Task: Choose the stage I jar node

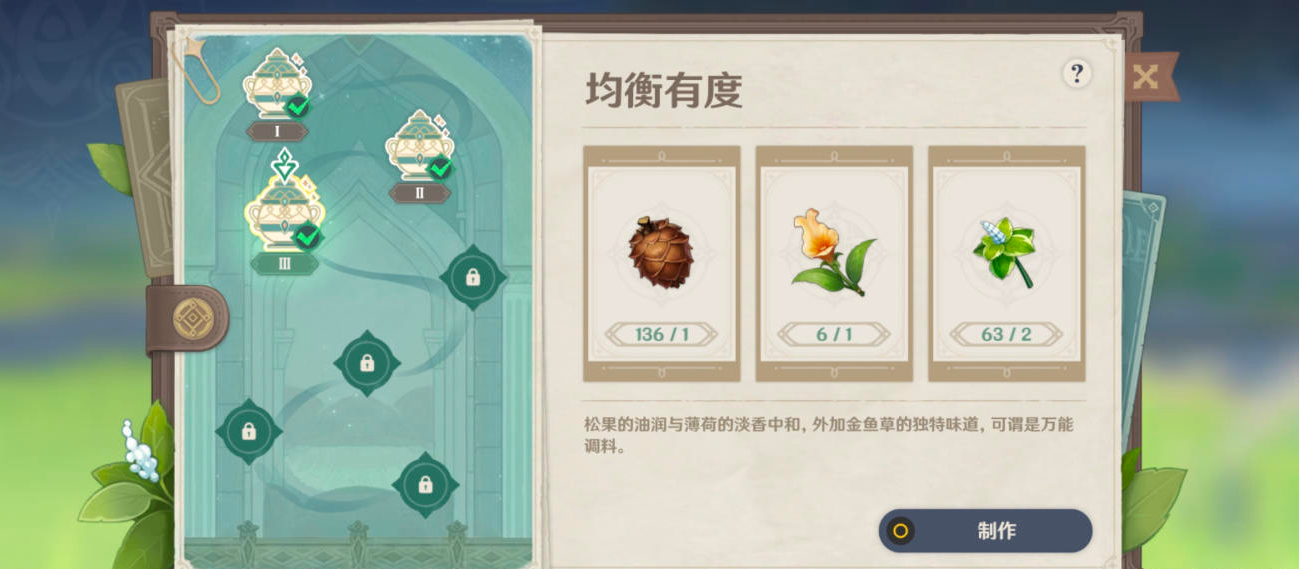Action: tap(277, 85)
